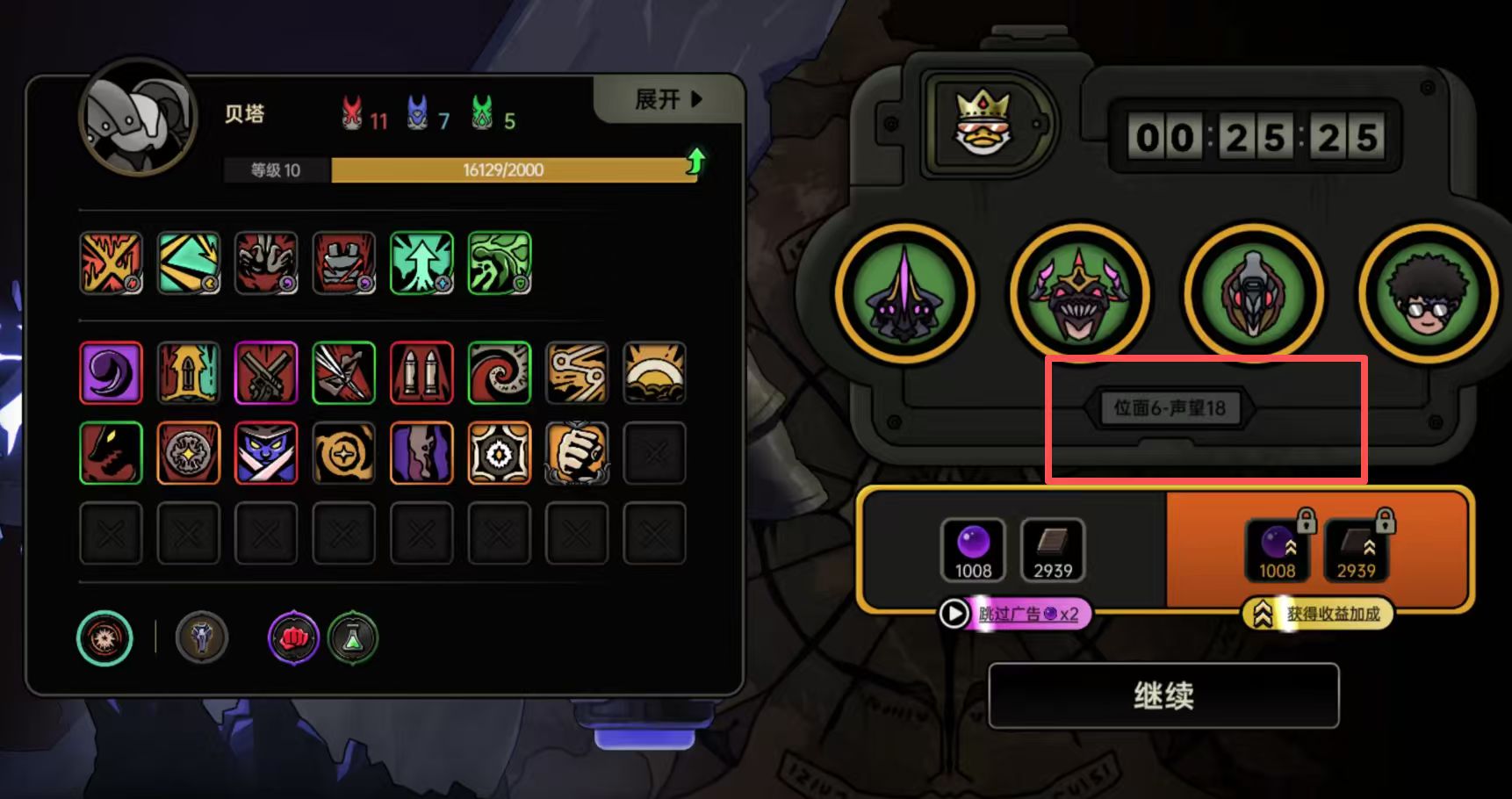This screenshot has height=799, width=1512.
Task: Choose the blue masked cat skill icon
Action: [x=266, y=453]
